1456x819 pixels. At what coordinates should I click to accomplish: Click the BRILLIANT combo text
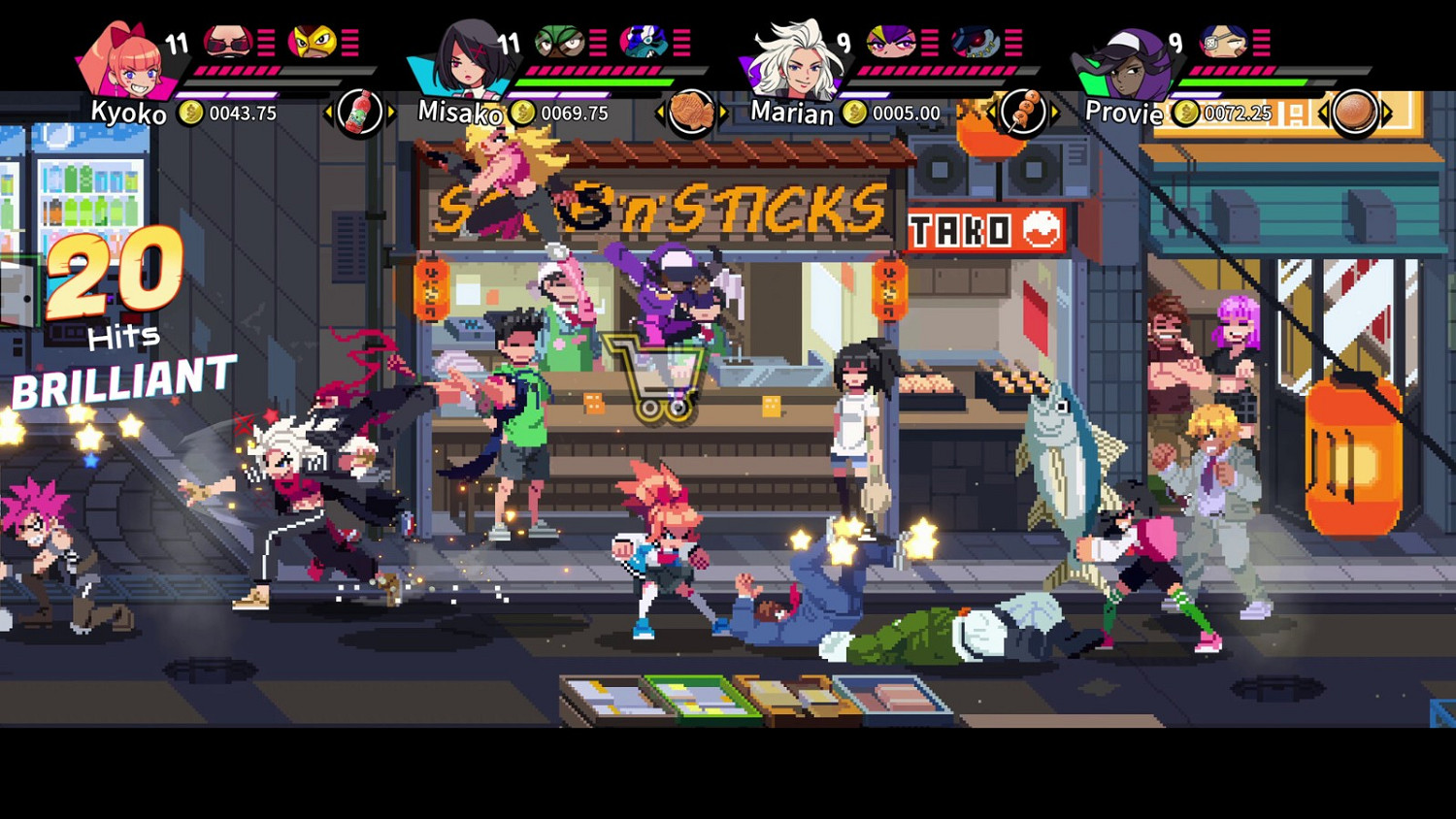(x=121, y=382)
